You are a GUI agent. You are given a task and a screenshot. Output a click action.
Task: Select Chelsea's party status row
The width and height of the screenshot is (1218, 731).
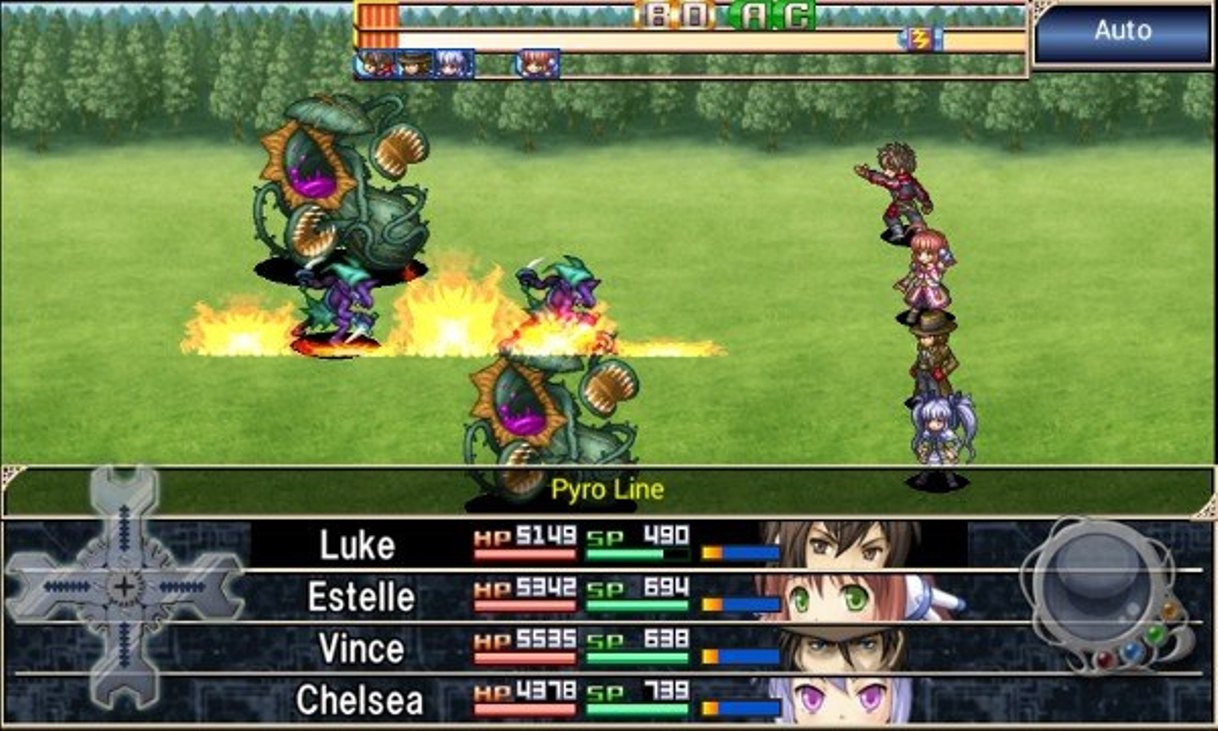pos(600,700)
